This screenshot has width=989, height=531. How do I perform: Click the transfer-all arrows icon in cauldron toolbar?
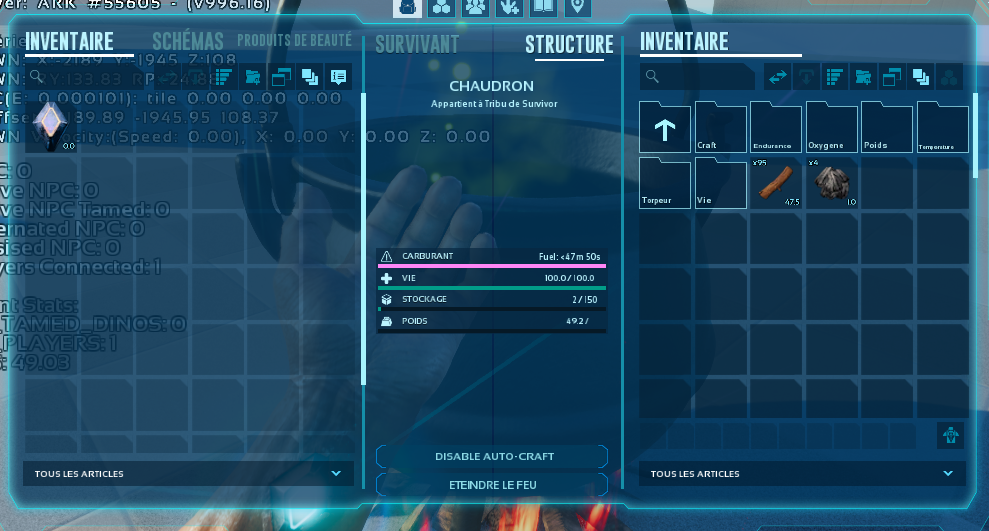click(777, 77)
